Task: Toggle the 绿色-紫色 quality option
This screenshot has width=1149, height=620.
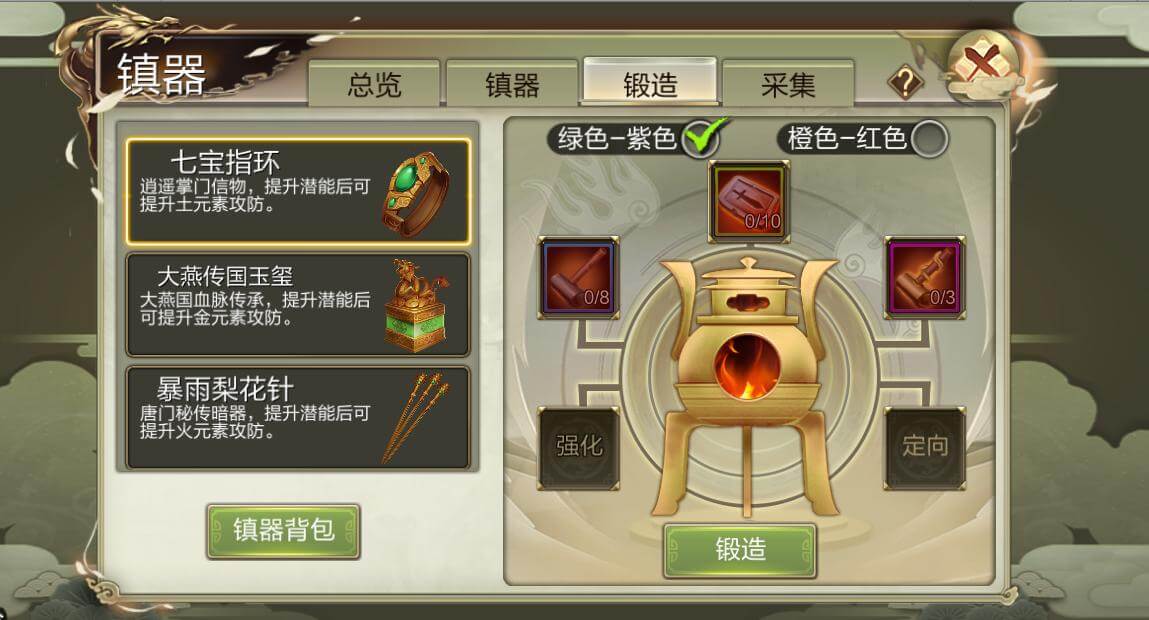Action: [x=702, y=138]
